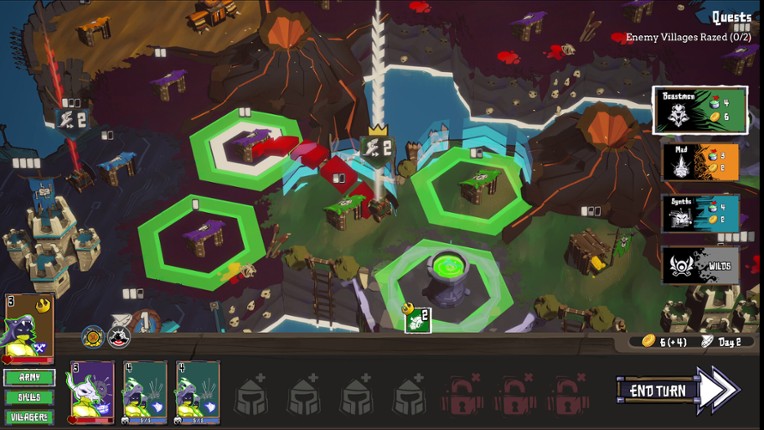Click the round red-and-white mask skill icon
Screen dimensions: 764x430
[x=118, y=337]
